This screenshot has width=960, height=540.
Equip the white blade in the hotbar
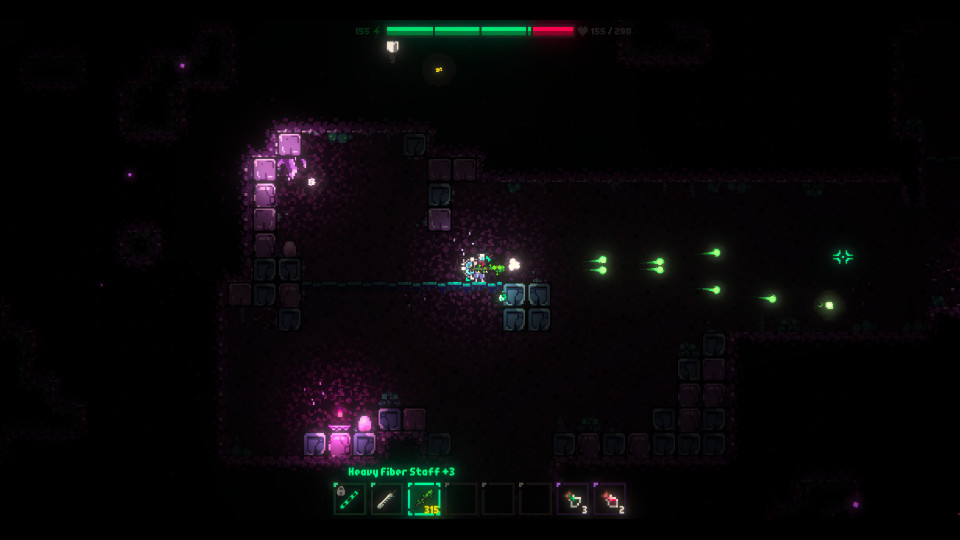tap(387, 498)
